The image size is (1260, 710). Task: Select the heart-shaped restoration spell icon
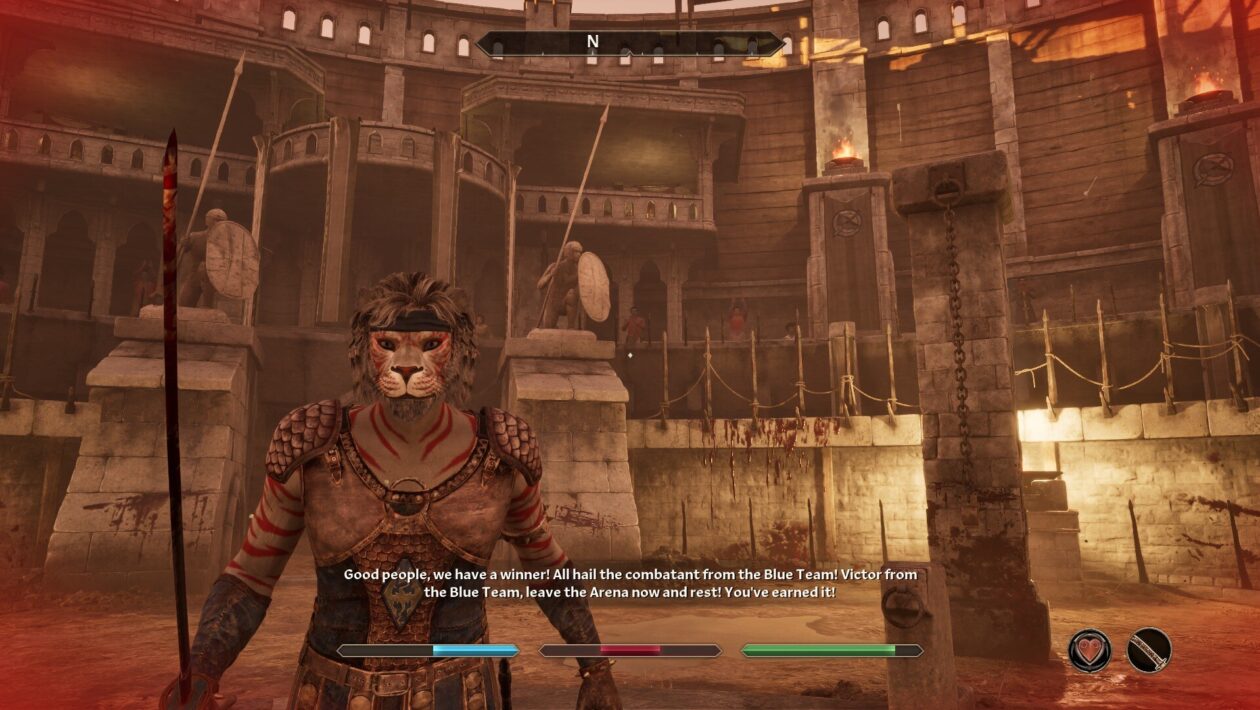[x=1089, y=650]
